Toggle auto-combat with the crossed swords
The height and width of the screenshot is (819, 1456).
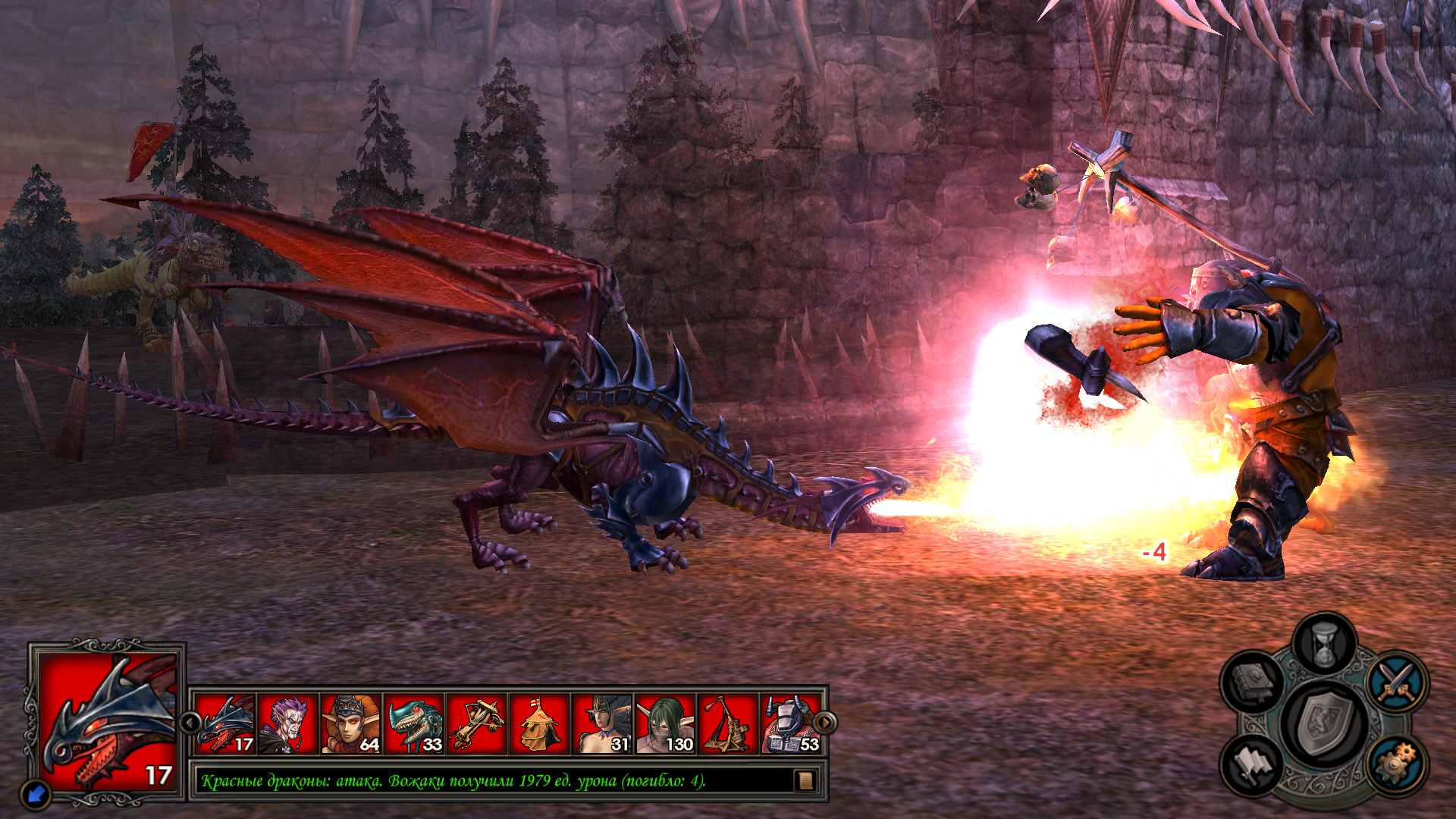click(1397, 680)
